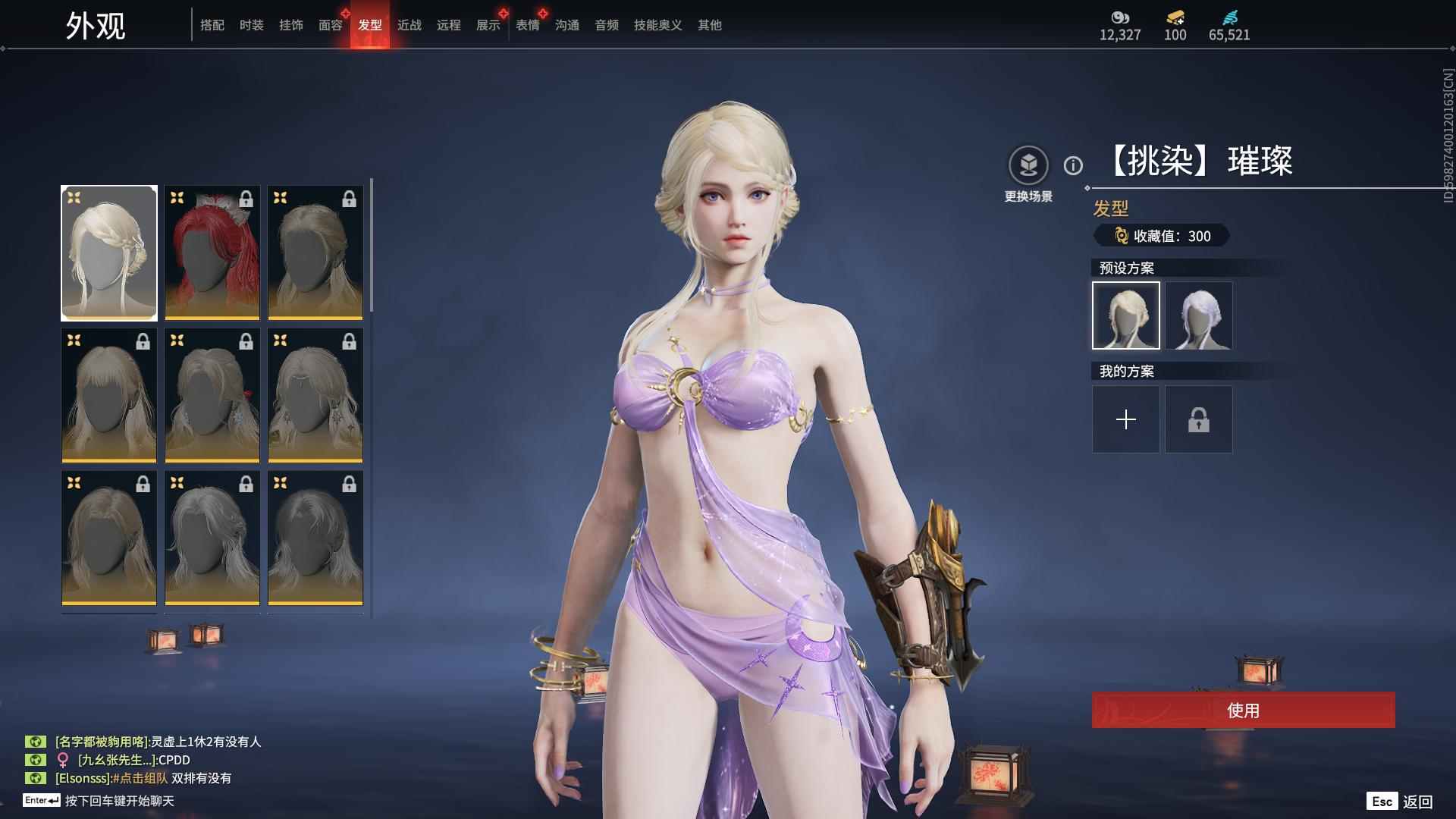Select the 其他 tab
The height and width of the screenshot is (819, 1456).
(710, 25)
